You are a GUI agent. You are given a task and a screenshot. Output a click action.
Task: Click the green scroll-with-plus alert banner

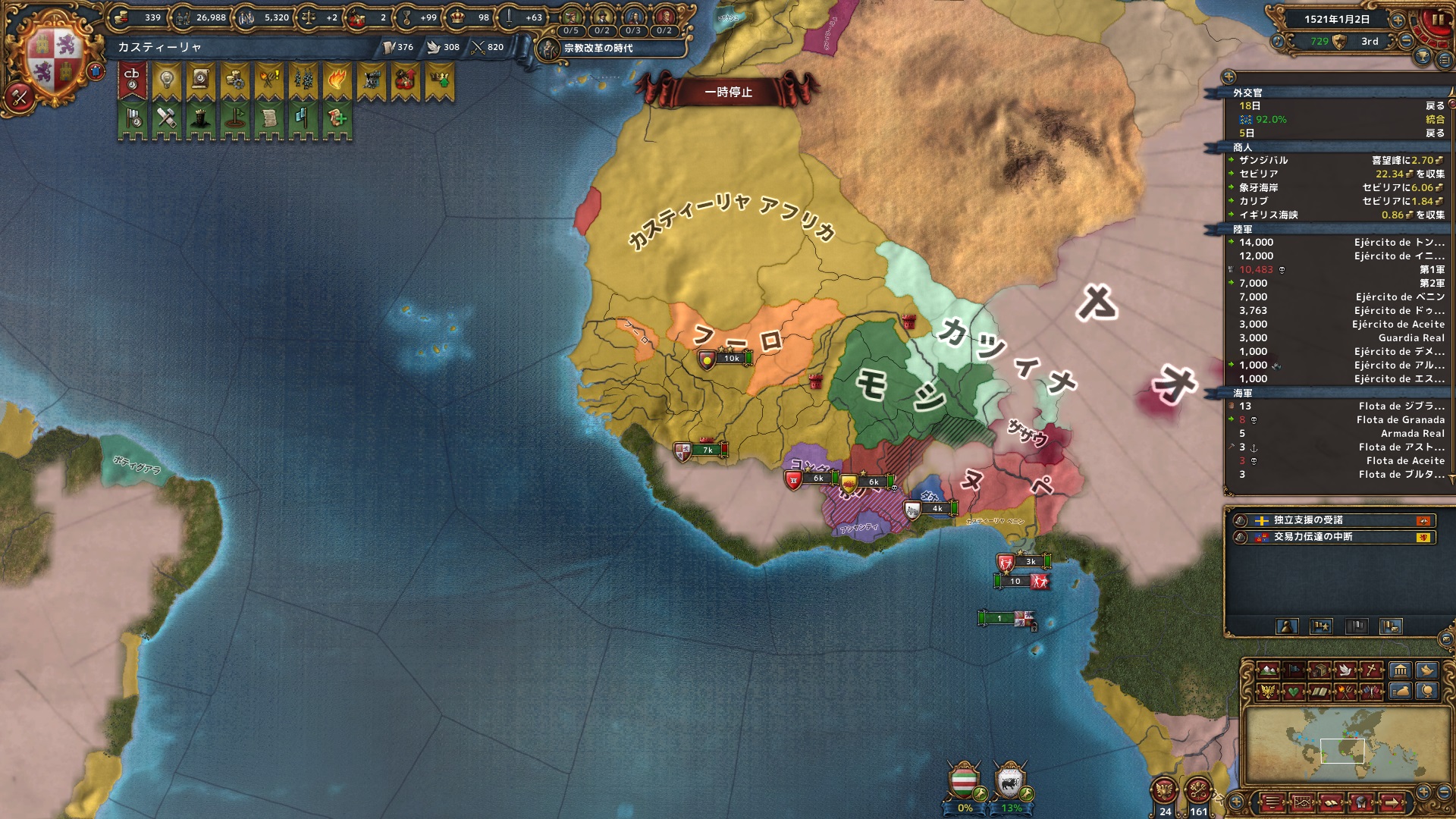click(x=337, y=120)
